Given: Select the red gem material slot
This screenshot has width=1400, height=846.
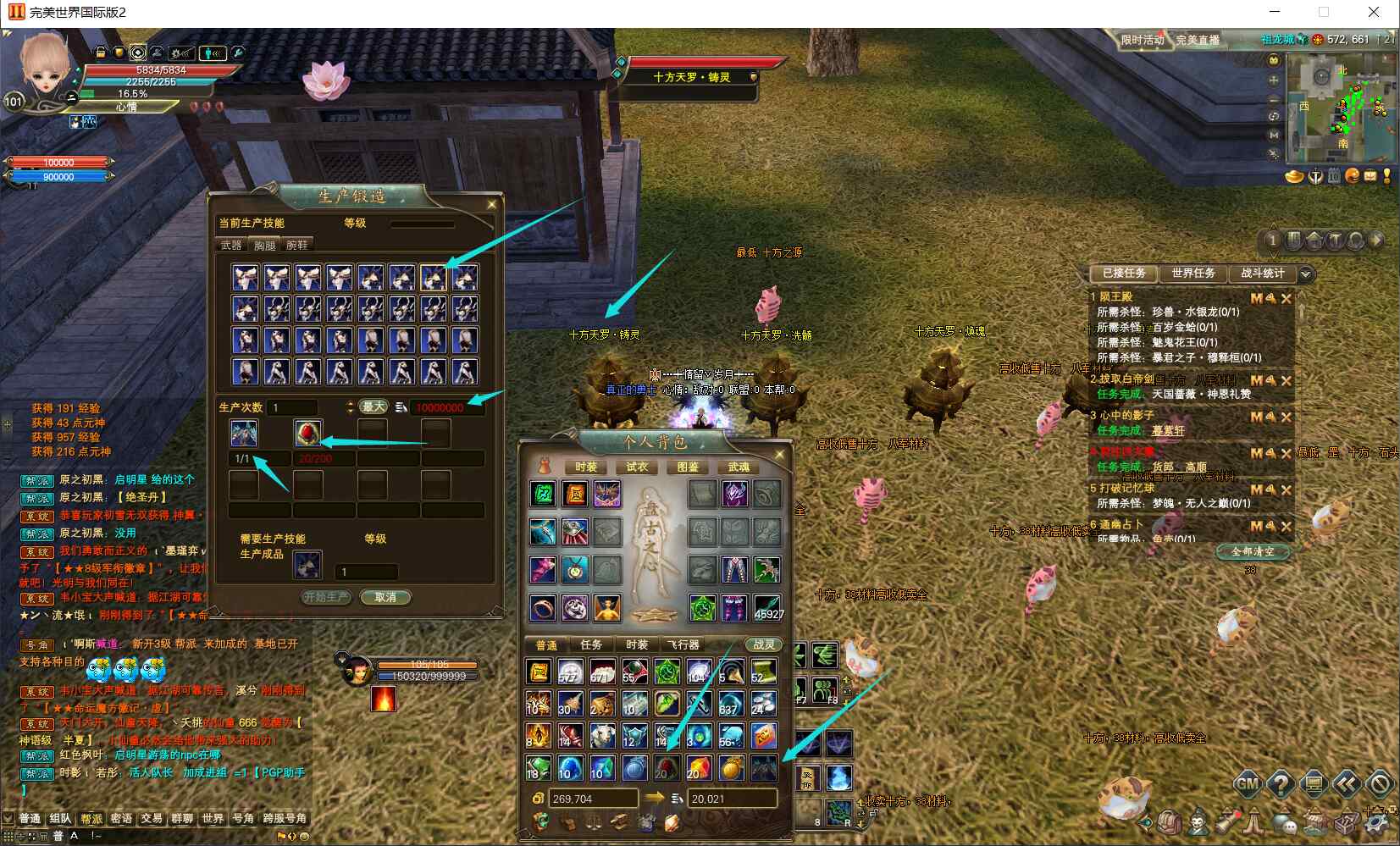Looking at the screenshot, I should click(307, 434).
